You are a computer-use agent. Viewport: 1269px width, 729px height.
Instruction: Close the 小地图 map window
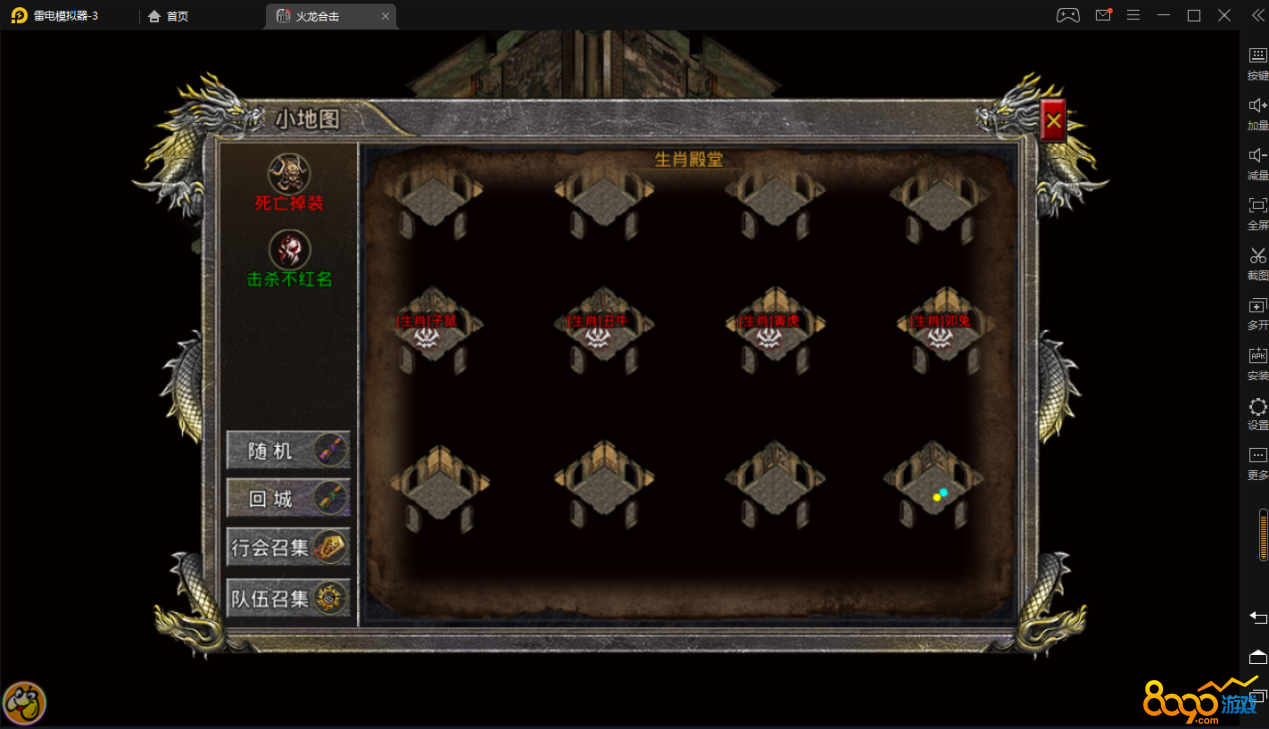click(1052, 121)
